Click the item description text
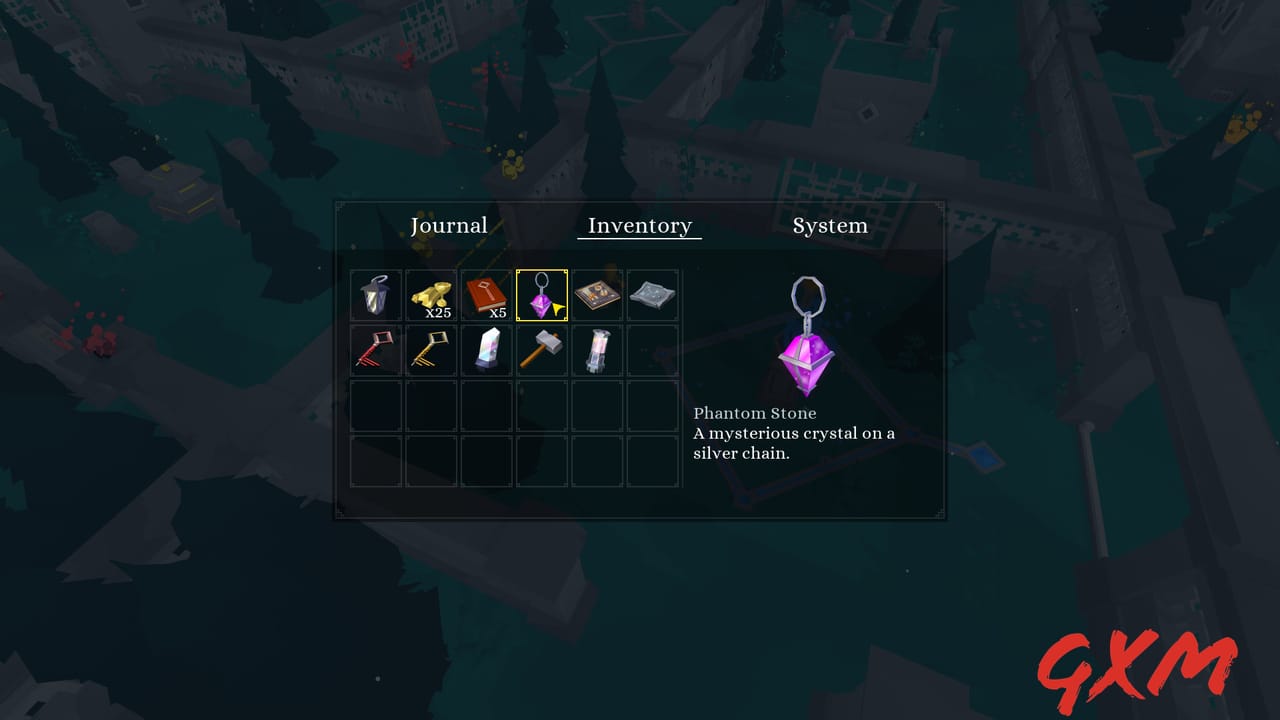The width and height of the screenshot is (1280, 720). coord(795,442)
